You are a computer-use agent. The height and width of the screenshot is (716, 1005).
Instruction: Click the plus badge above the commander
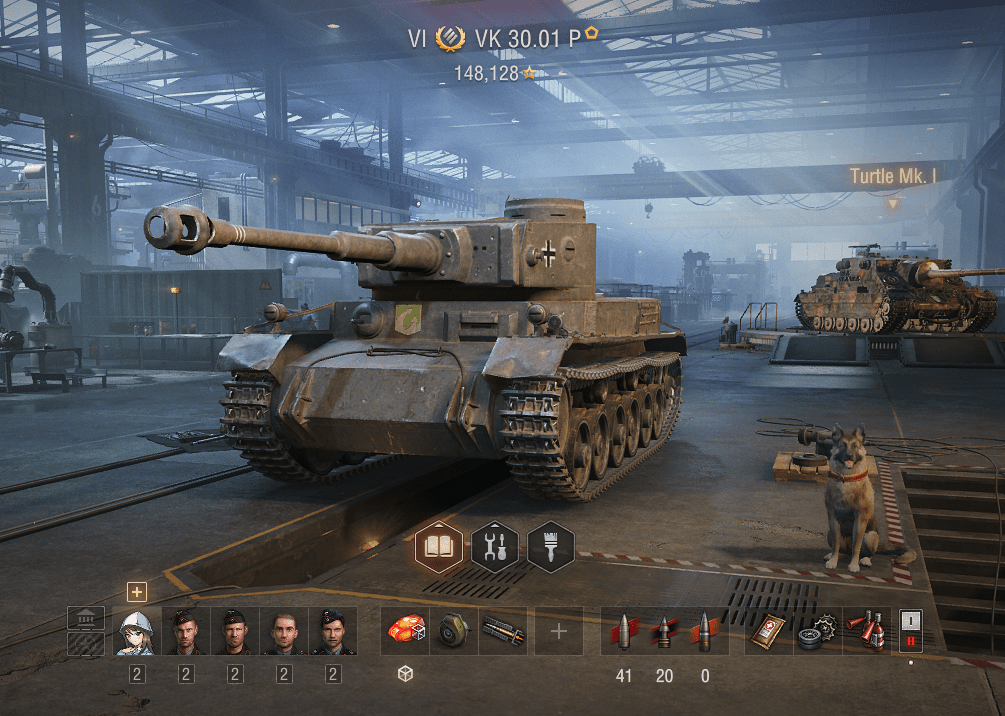136,591
